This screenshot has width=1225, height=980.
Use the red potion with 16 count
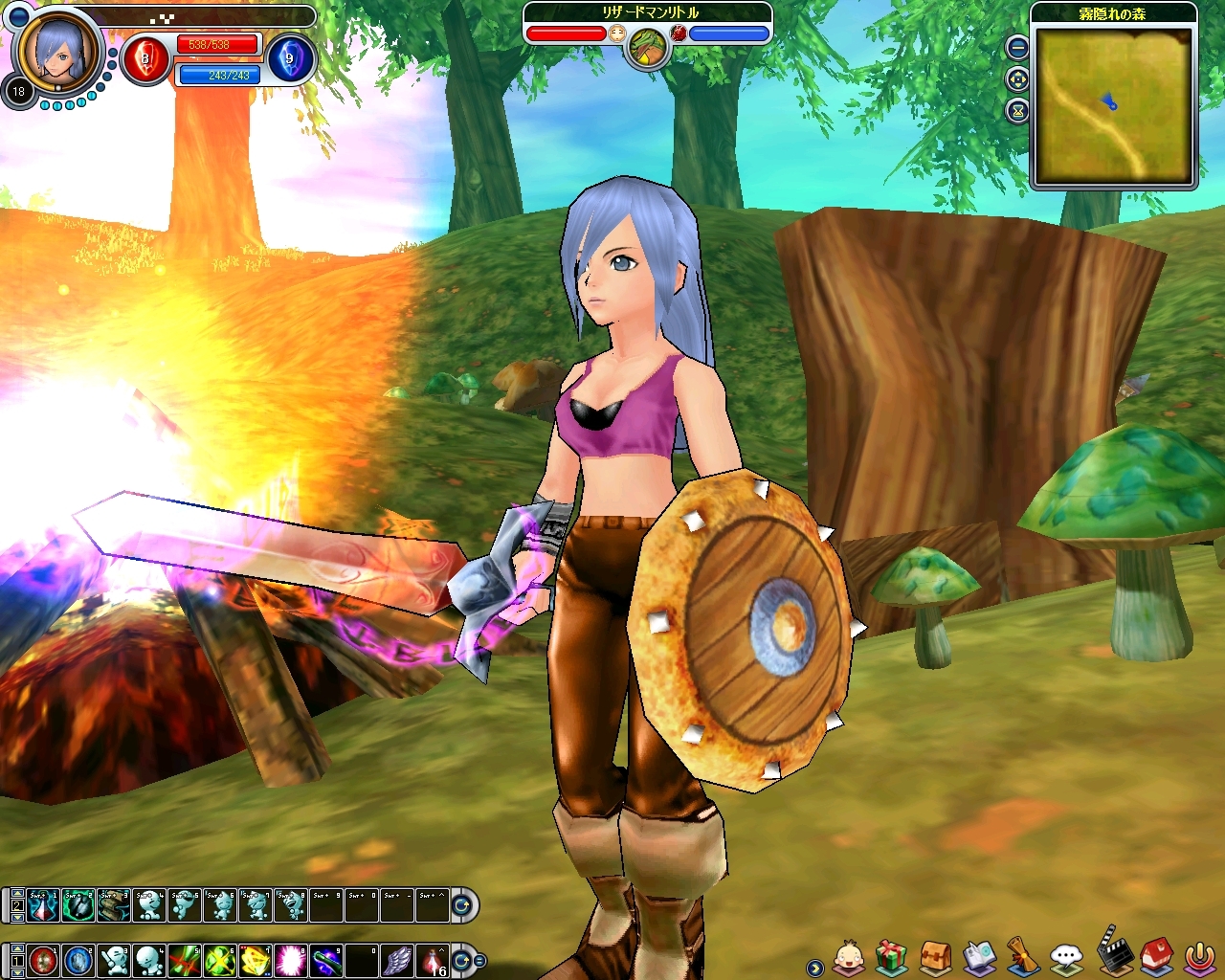click(x=434, y=960)
